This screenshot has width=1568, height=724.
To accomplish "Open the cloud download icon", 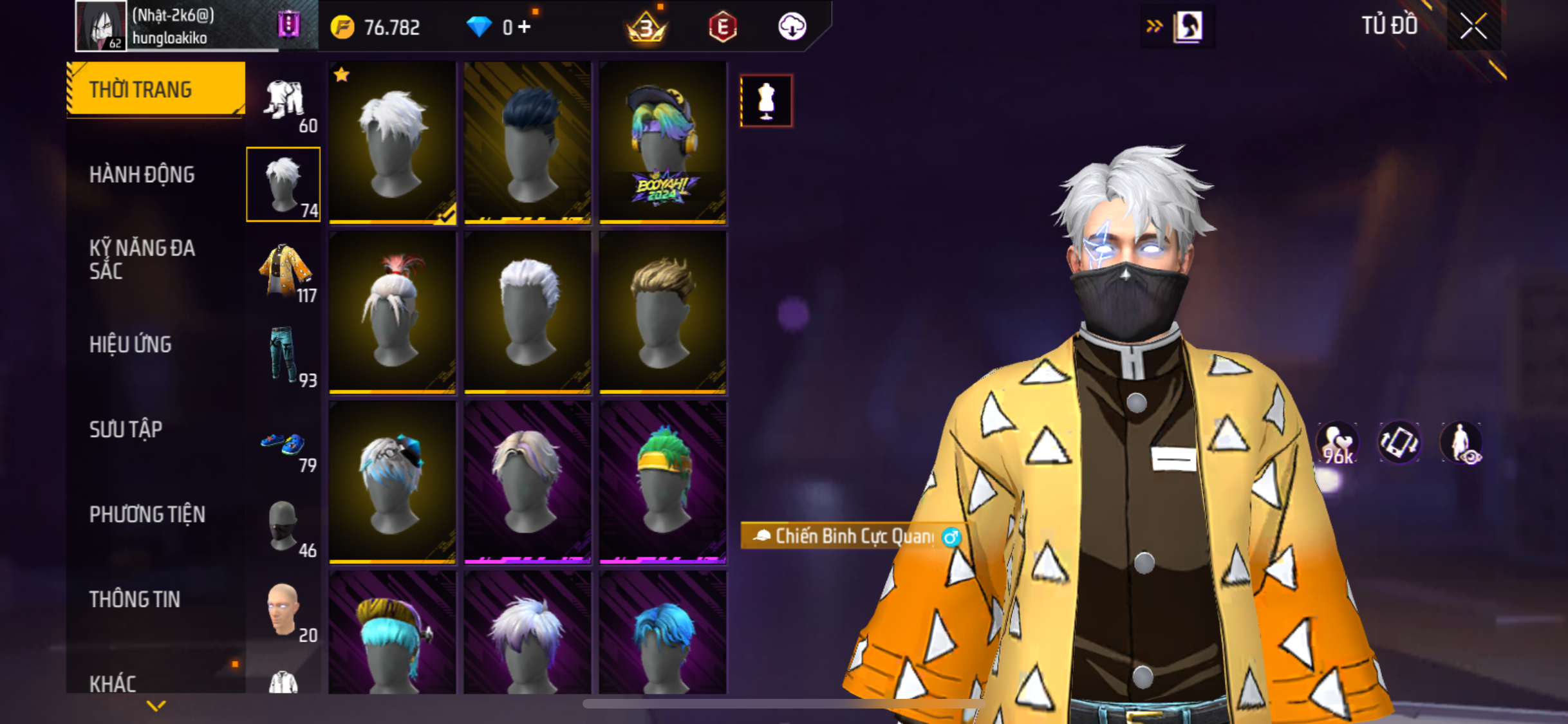I will pos(792,27).
